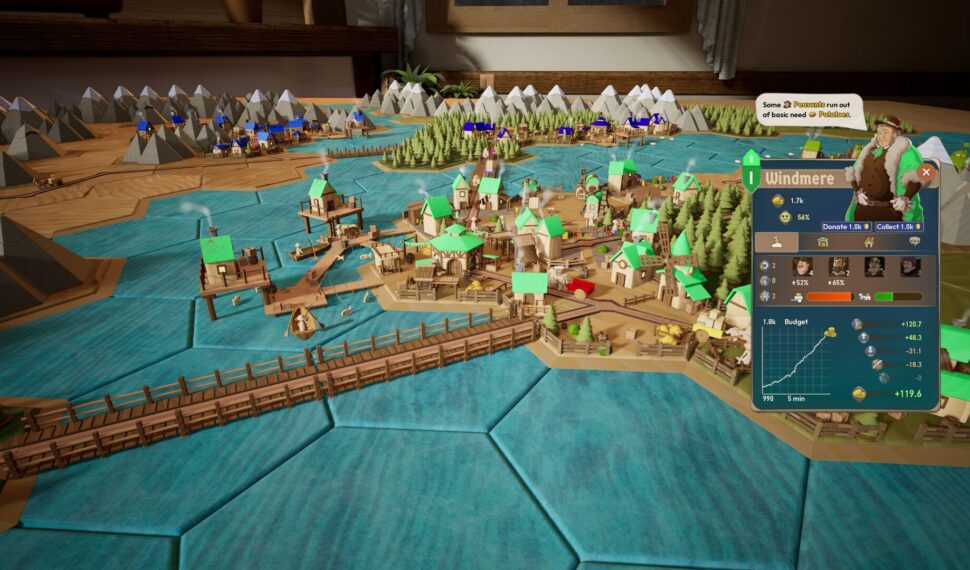
Task: Select the third citizen portrait
Action: coord(874,267)
